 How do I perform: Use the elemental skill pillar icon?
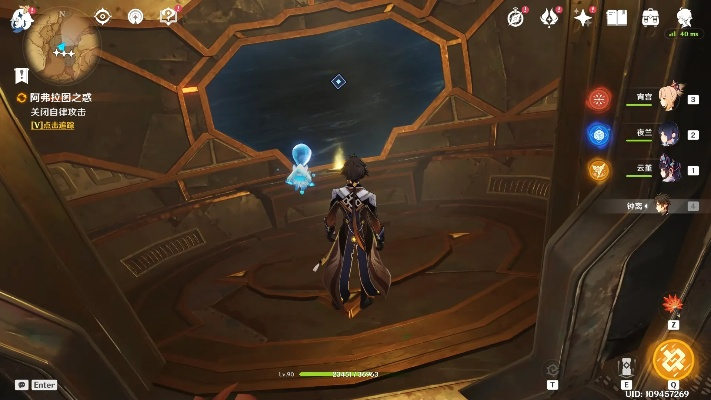click(x=626, y=366)
